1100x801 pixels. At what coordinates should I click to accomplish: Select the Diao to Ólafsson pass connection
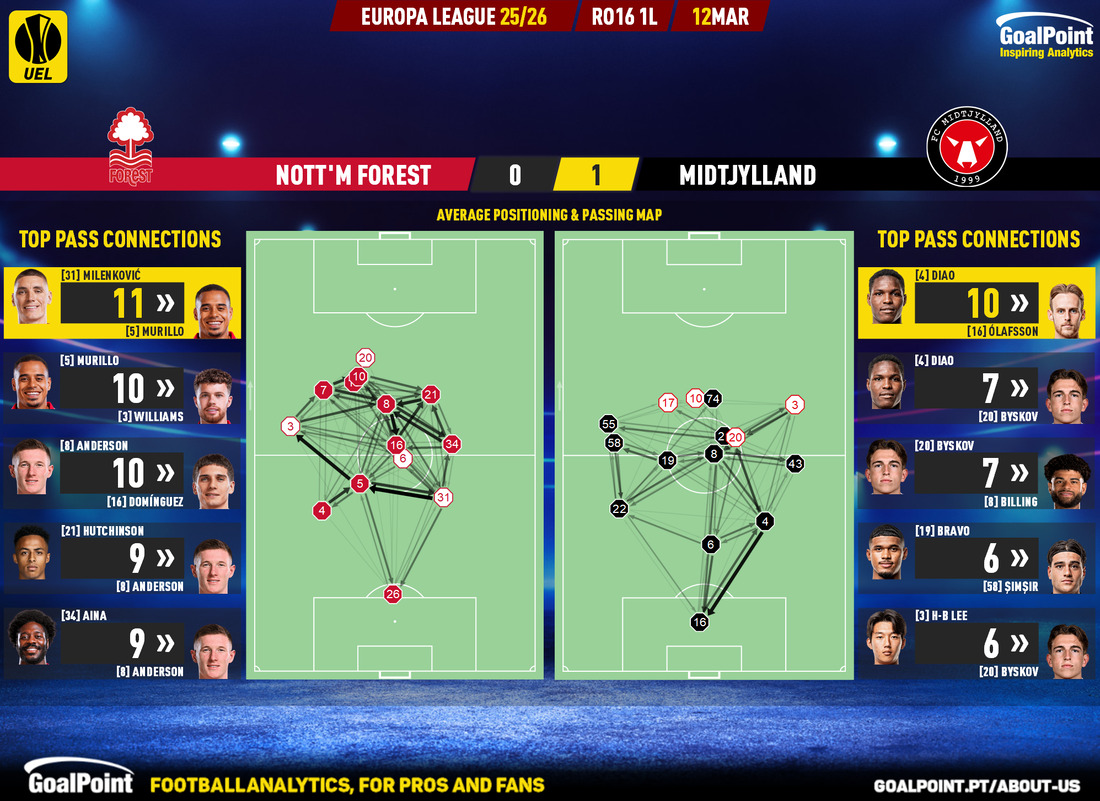978,302
